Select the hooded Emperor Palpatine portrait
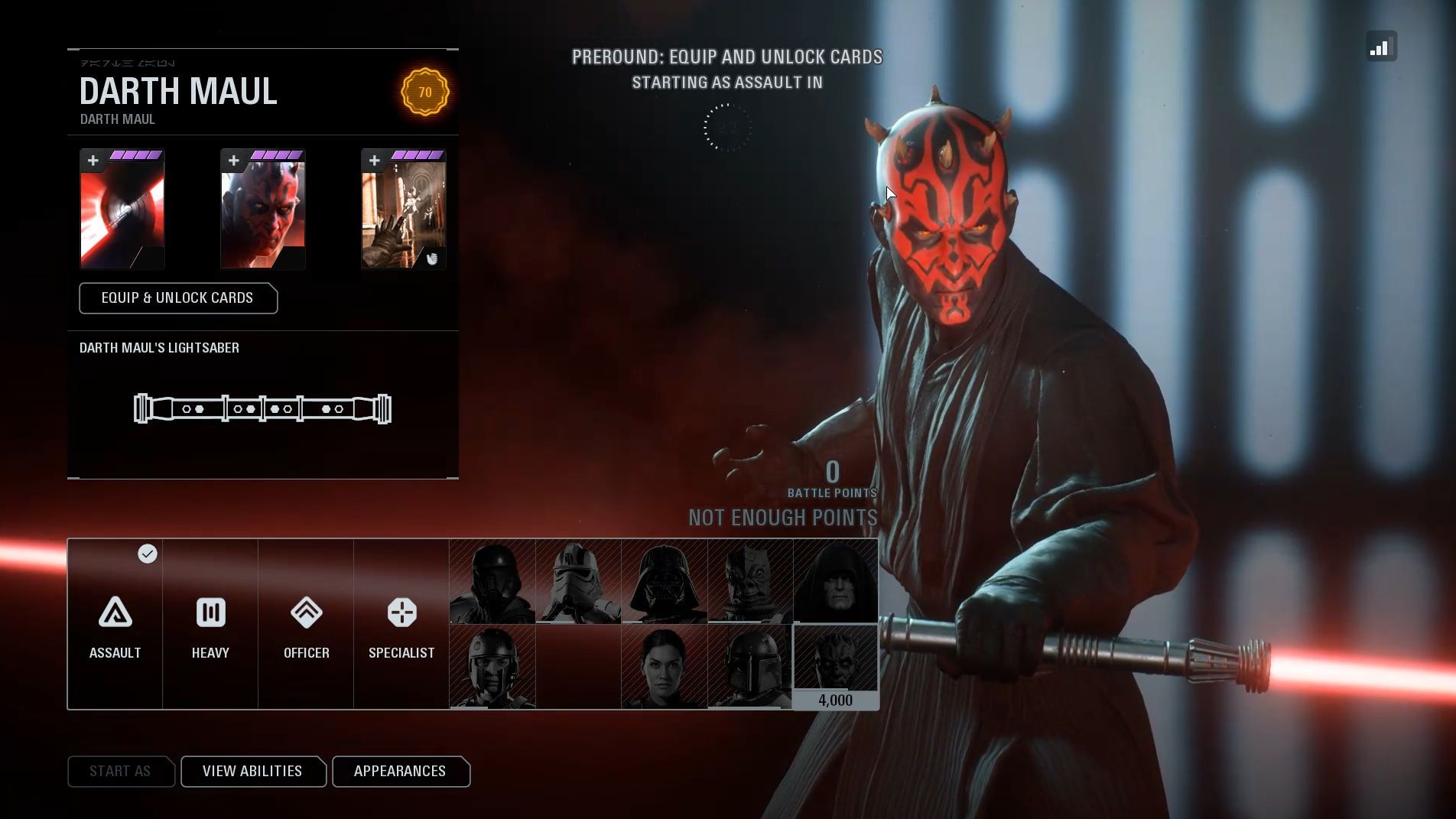 (x=836, y=582)
